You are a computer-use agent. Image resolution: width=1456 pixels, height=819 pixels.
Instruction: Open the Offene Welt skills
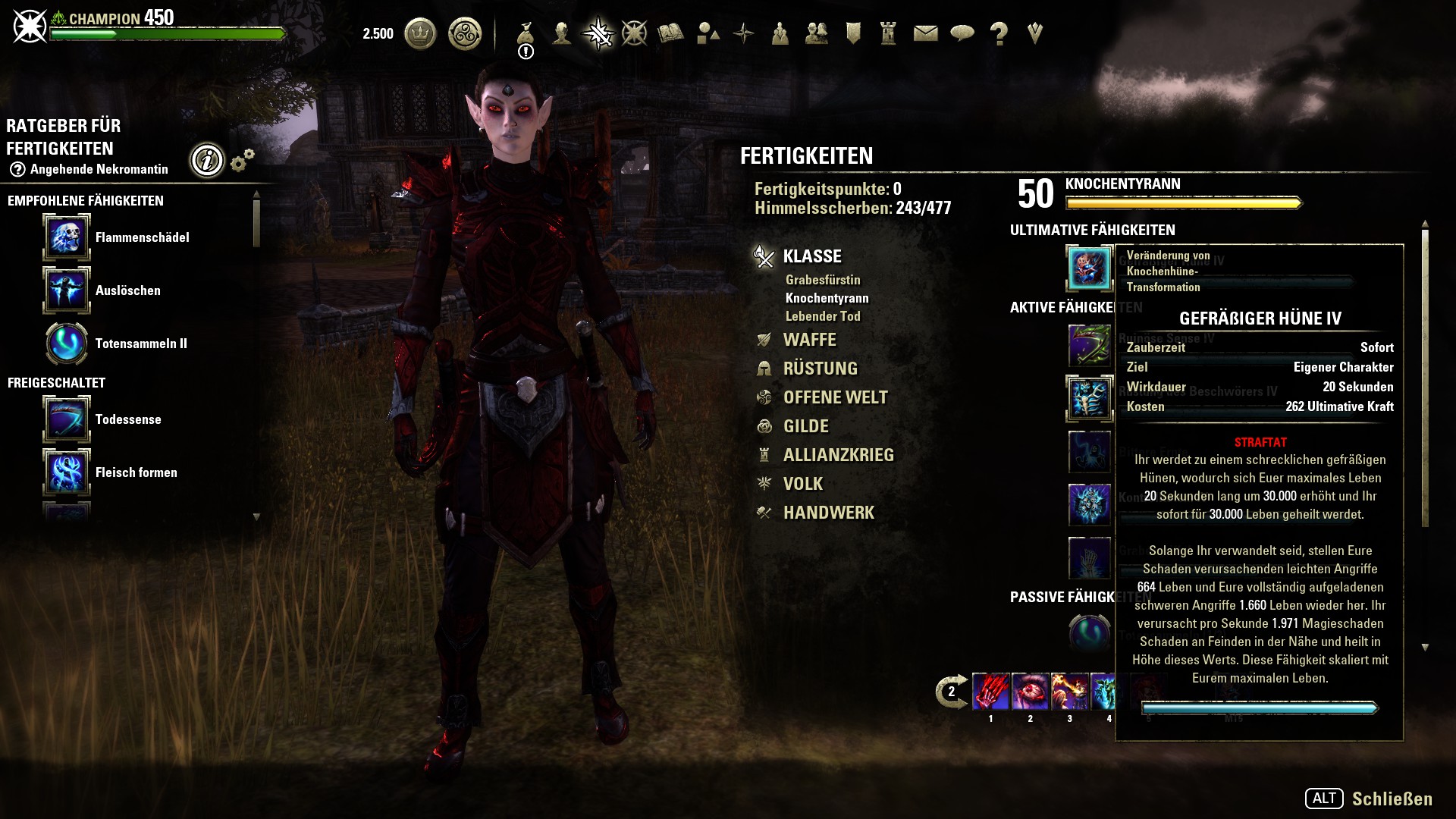click(835, 397)
